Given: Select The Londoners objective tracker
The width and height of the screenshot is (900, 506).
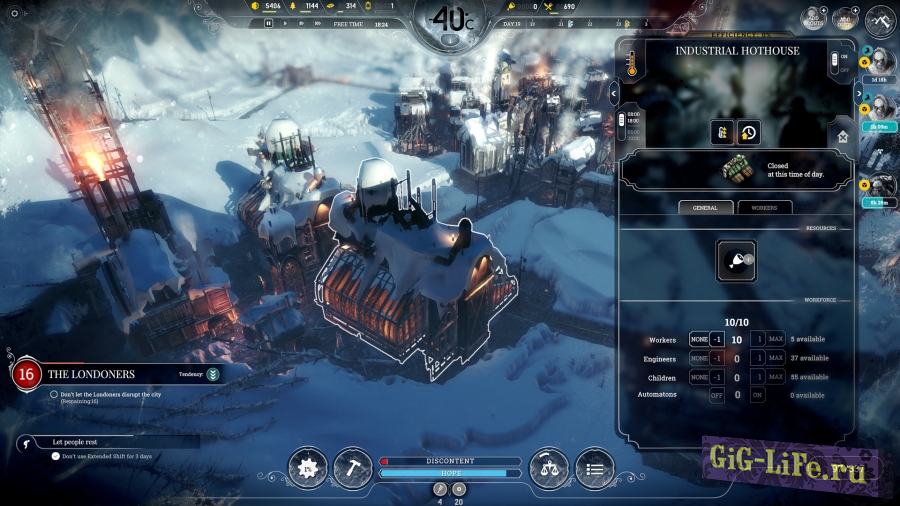Looking at the screenshot, I should click(x=90, y=374).
